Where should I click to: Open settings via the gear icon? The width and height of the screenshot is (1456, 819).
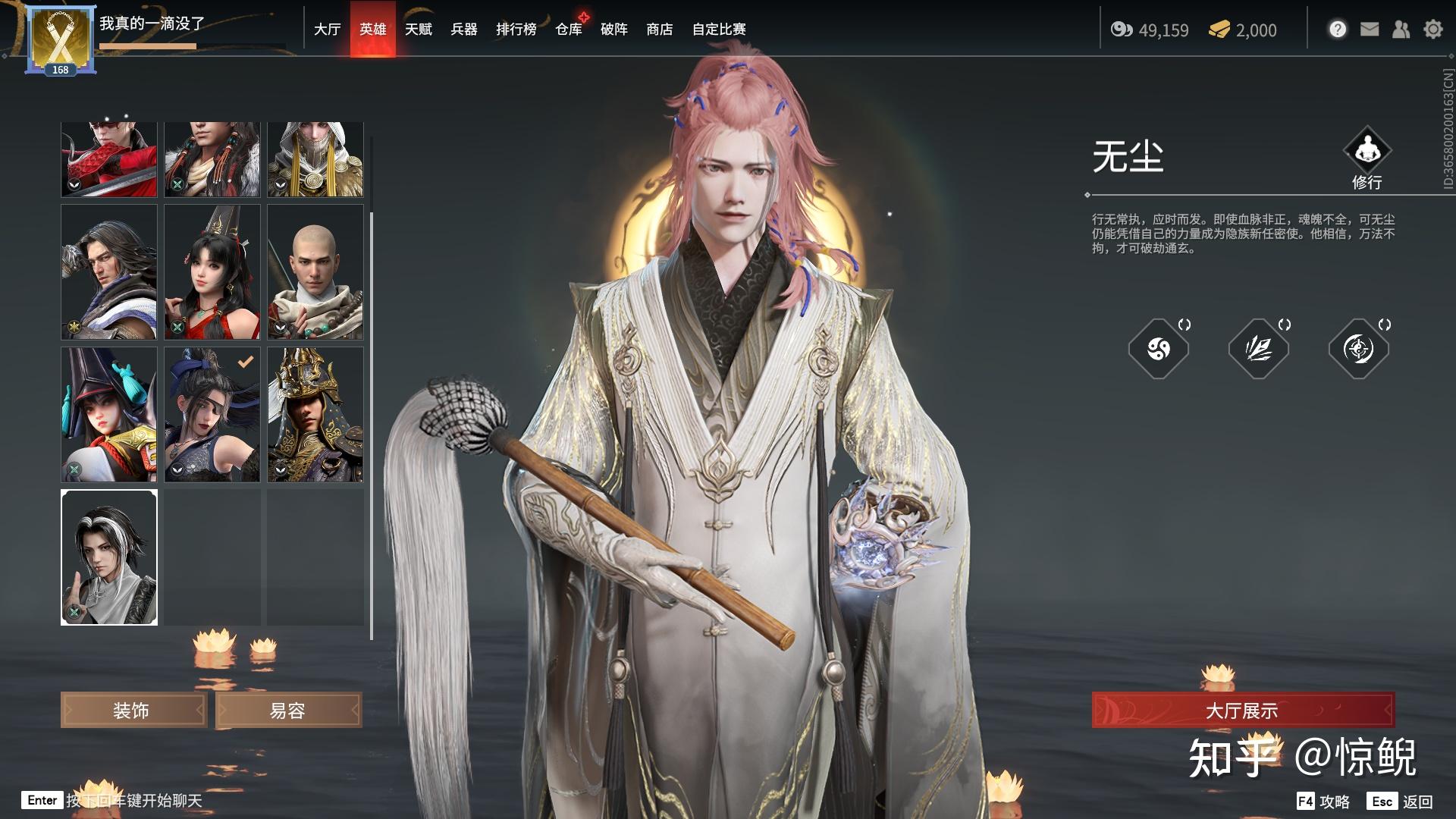click(x=1432, y=30)
